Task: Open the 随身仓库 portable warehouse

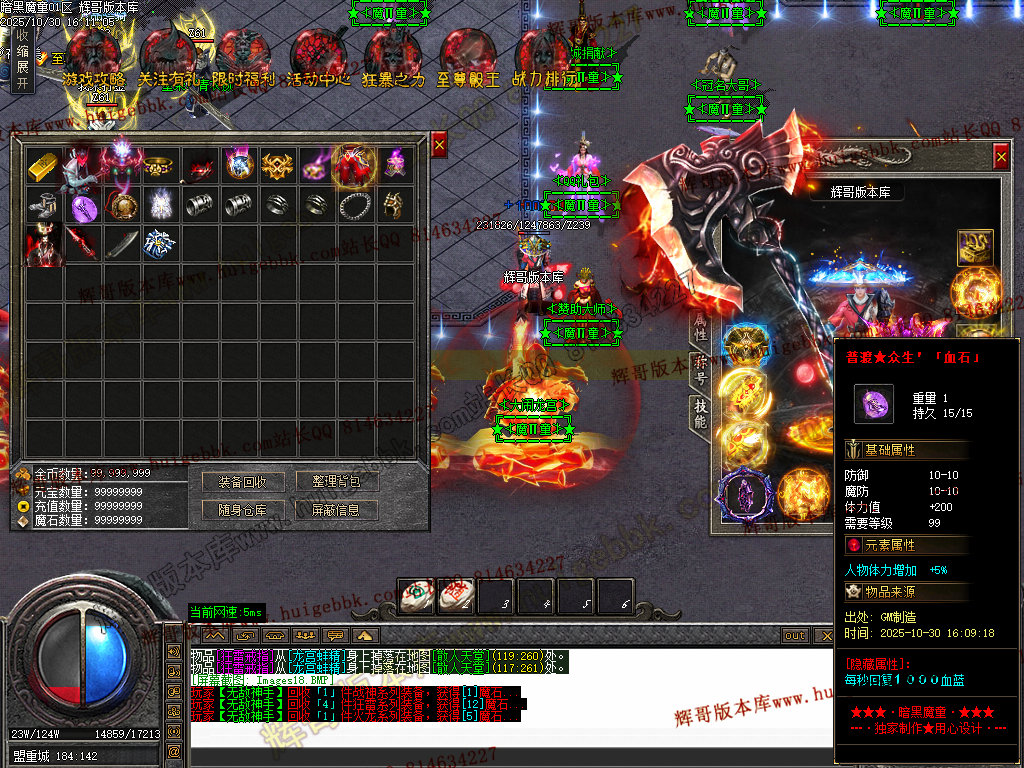Action: (x=243, y=510)
